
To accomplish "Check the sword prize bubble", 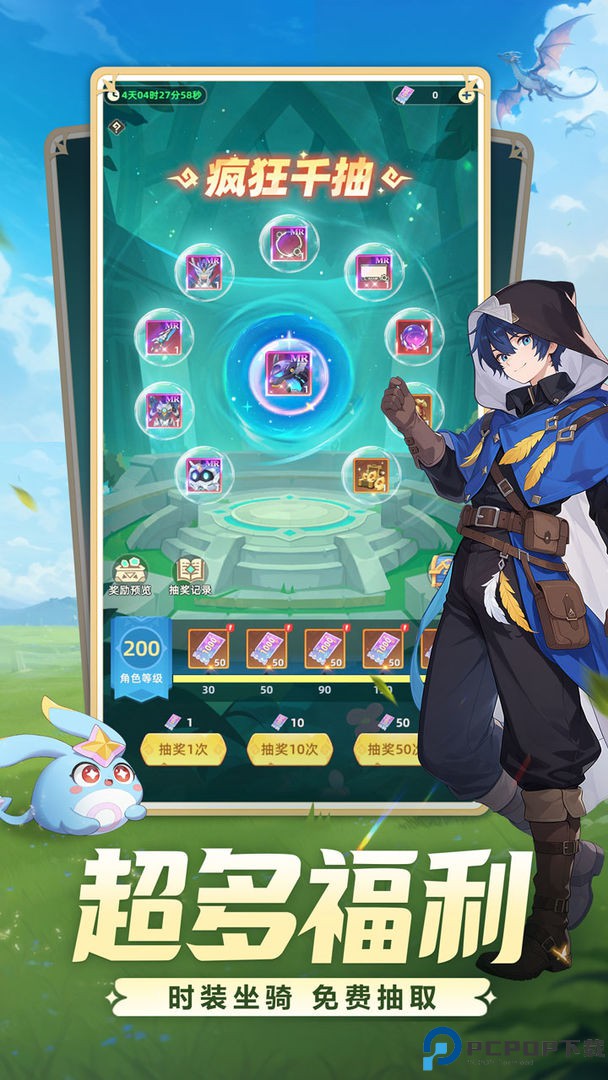I will tap(163, 335).
